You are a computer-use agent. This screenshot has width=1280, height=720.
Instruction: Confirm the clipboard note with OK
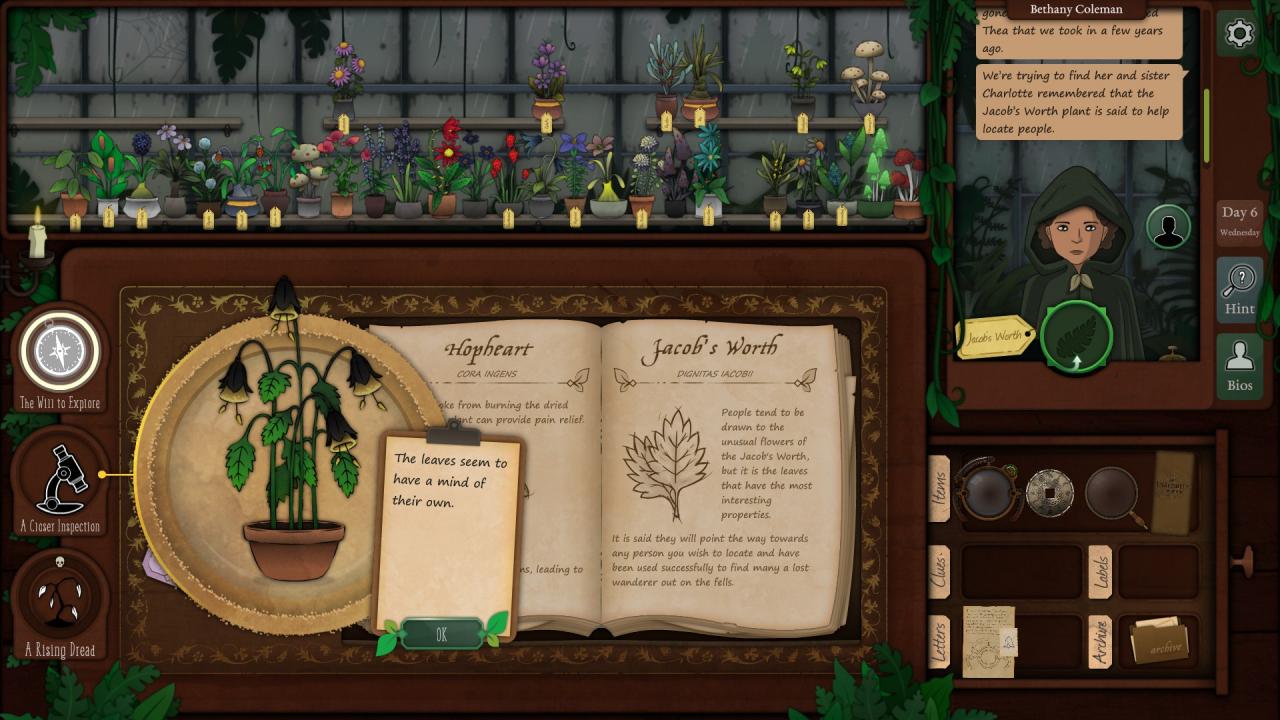442,635
